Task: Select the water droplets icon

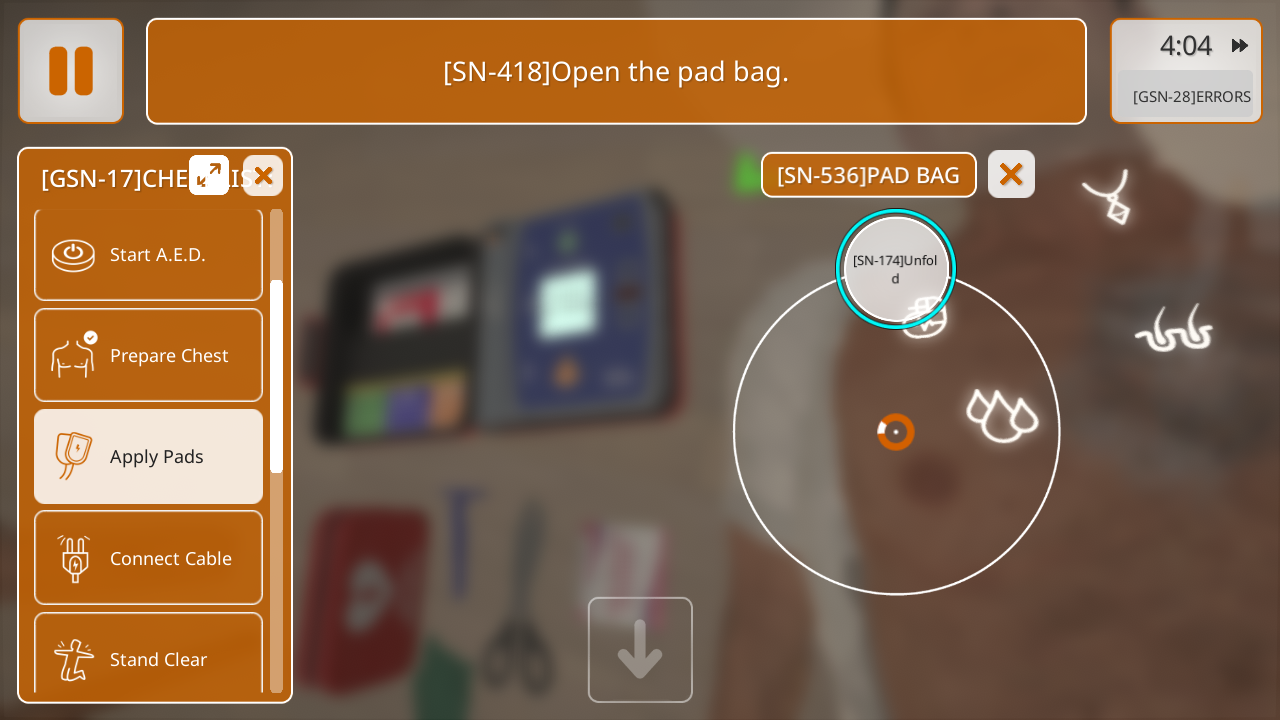Action: 1002,415
